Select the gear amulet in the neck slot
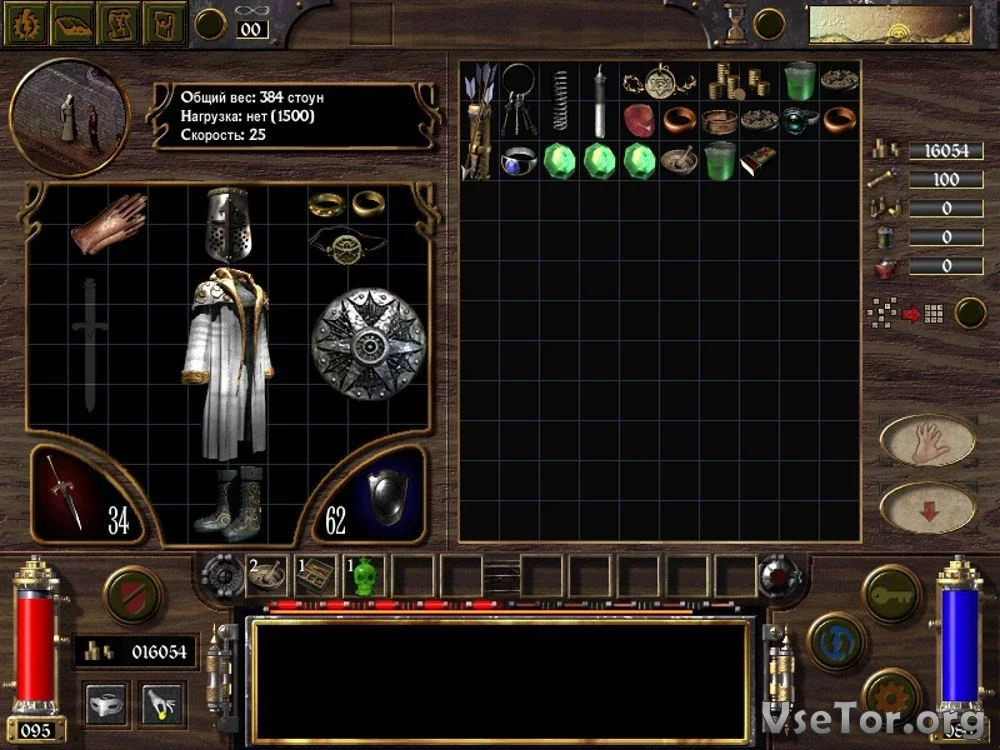This screenshot has width=1000, height=750. 342,245
